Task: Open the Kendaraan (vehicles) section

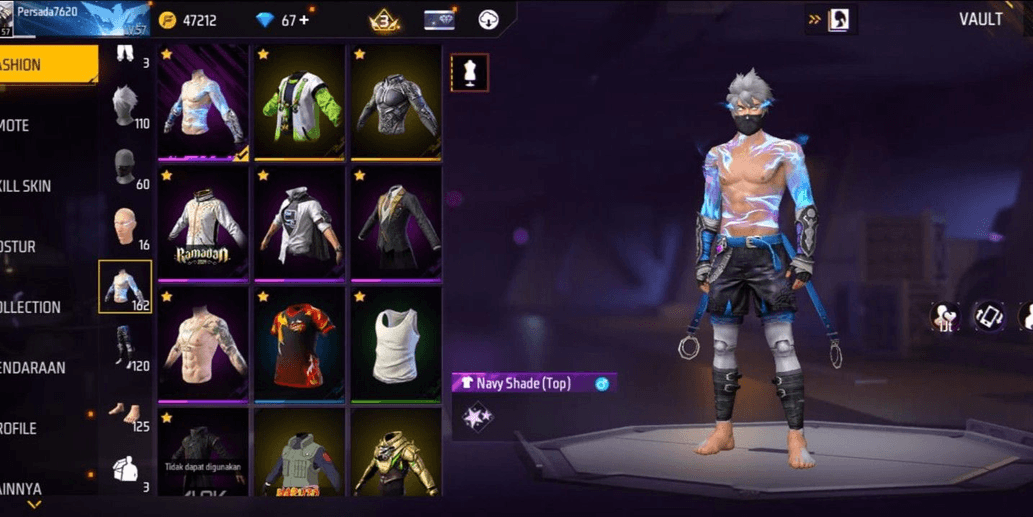Action: [40, 368]
